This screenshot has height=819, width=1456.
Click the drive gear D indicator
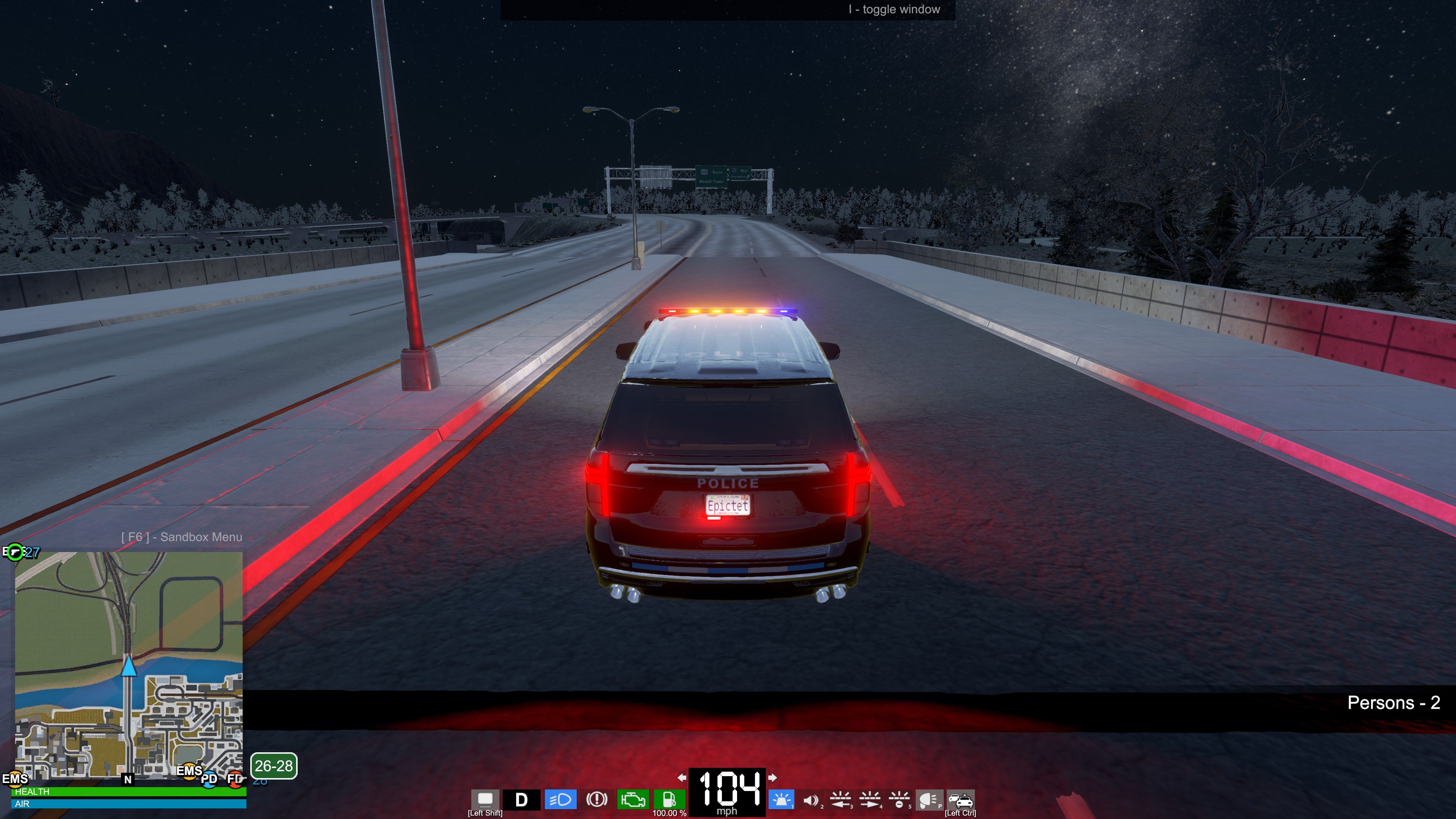click(521, 800)
